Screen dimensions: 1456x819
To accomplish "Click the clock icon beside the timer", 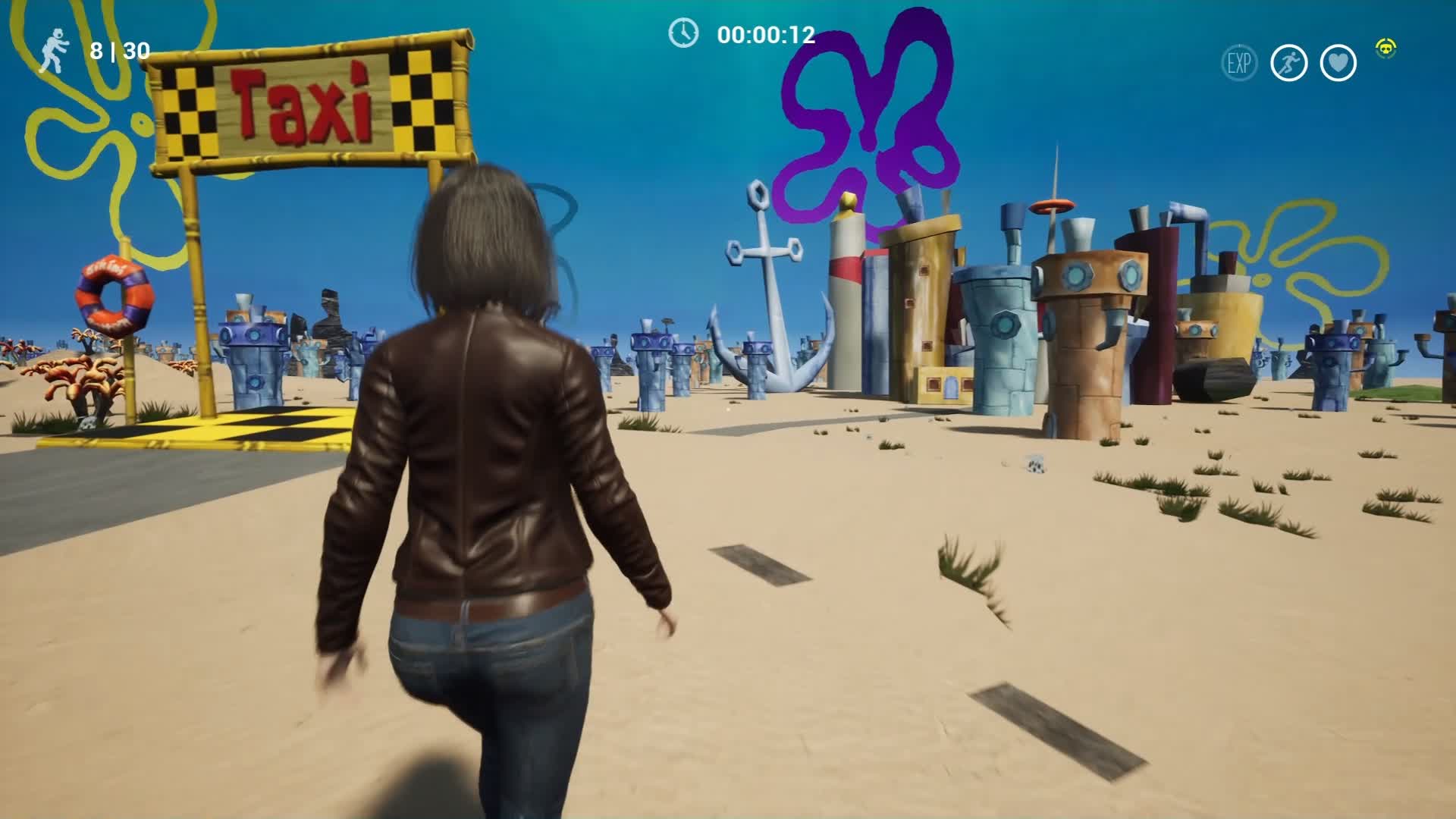I will click(682, 33).
